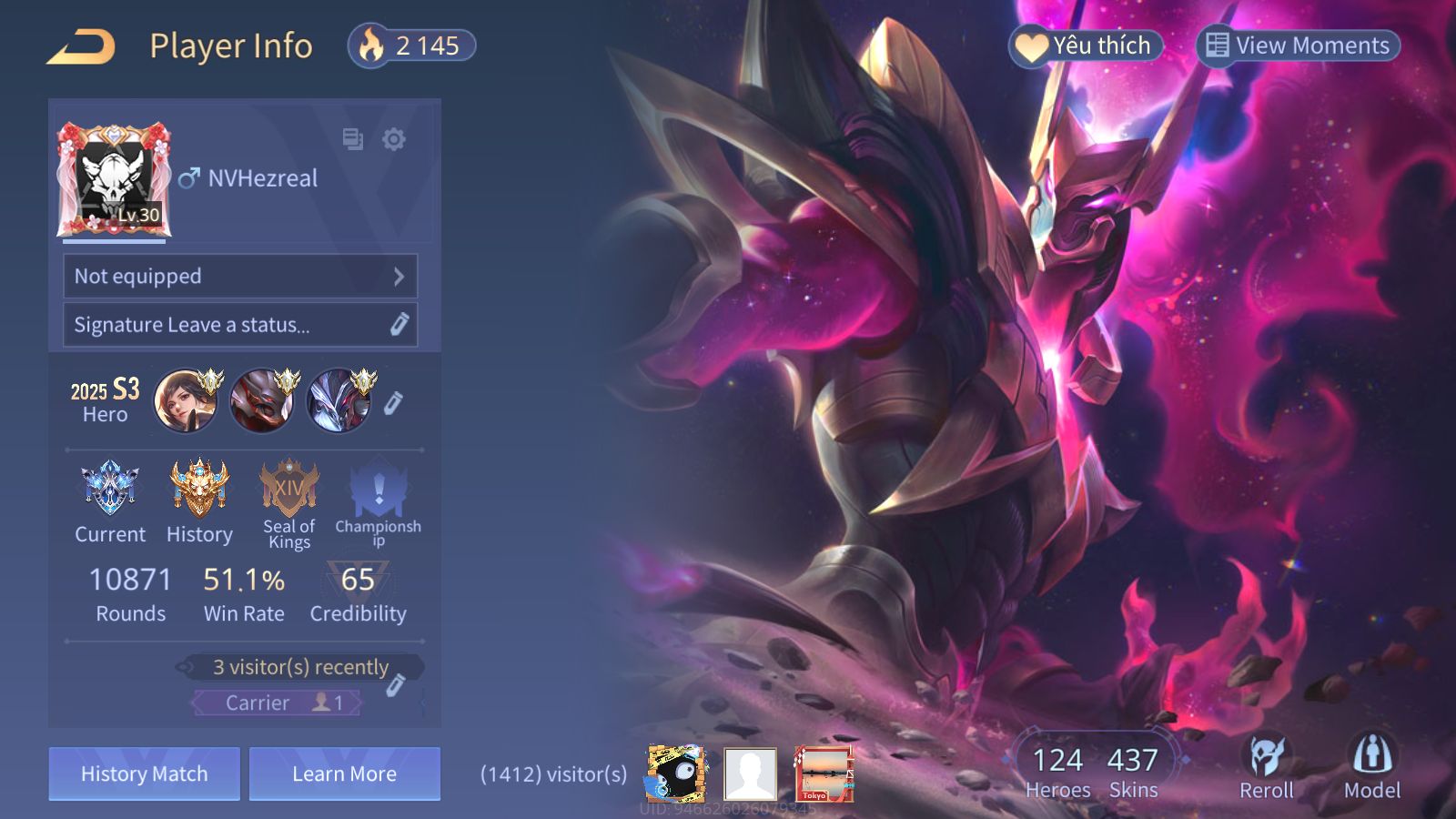Select the player avatar portrait
This screenshot has width=1456, height=819.
click(115, 180)
